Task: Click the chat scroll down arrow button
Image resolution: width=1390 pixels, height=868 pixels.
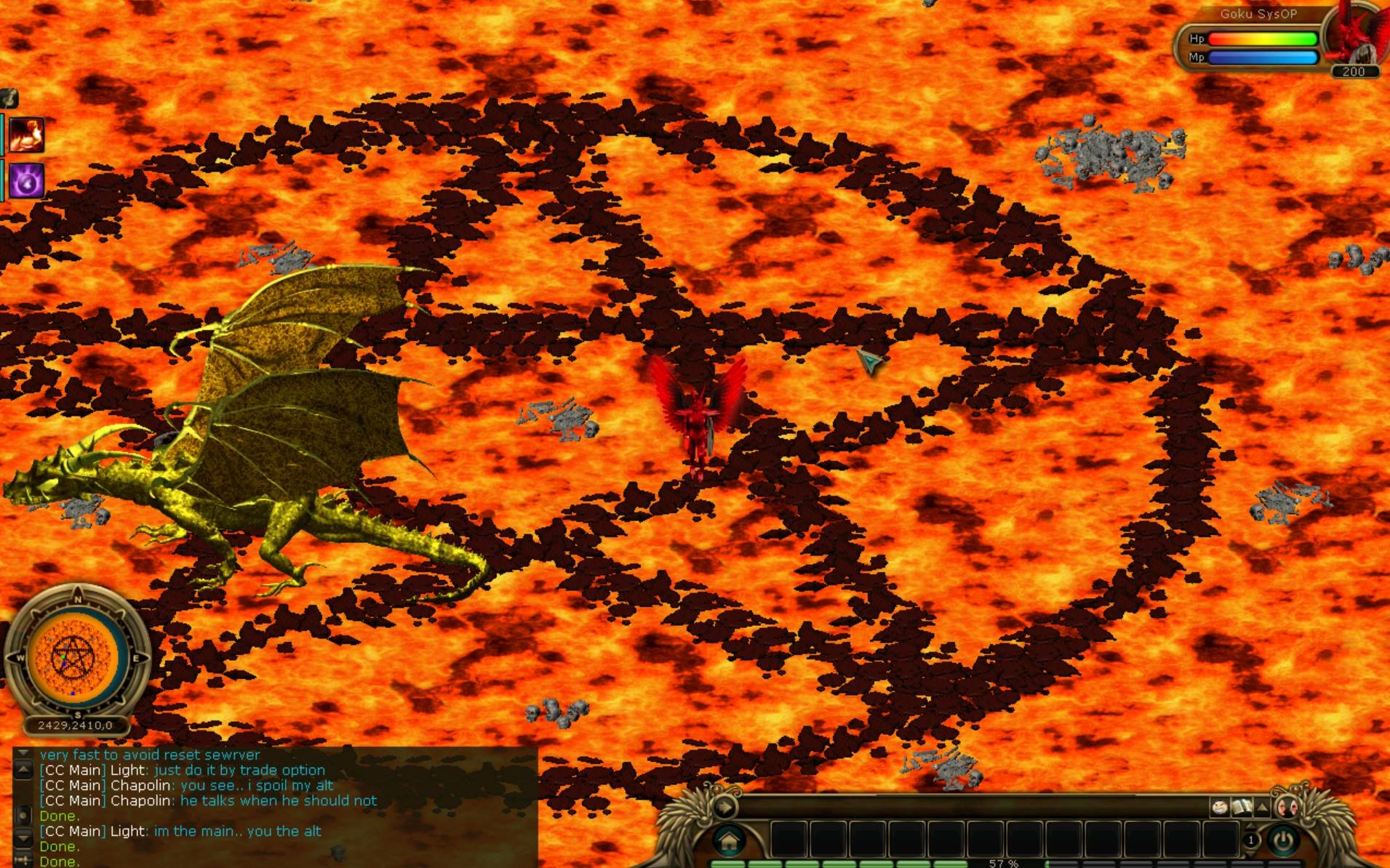Action: click(x=23, y=839)
